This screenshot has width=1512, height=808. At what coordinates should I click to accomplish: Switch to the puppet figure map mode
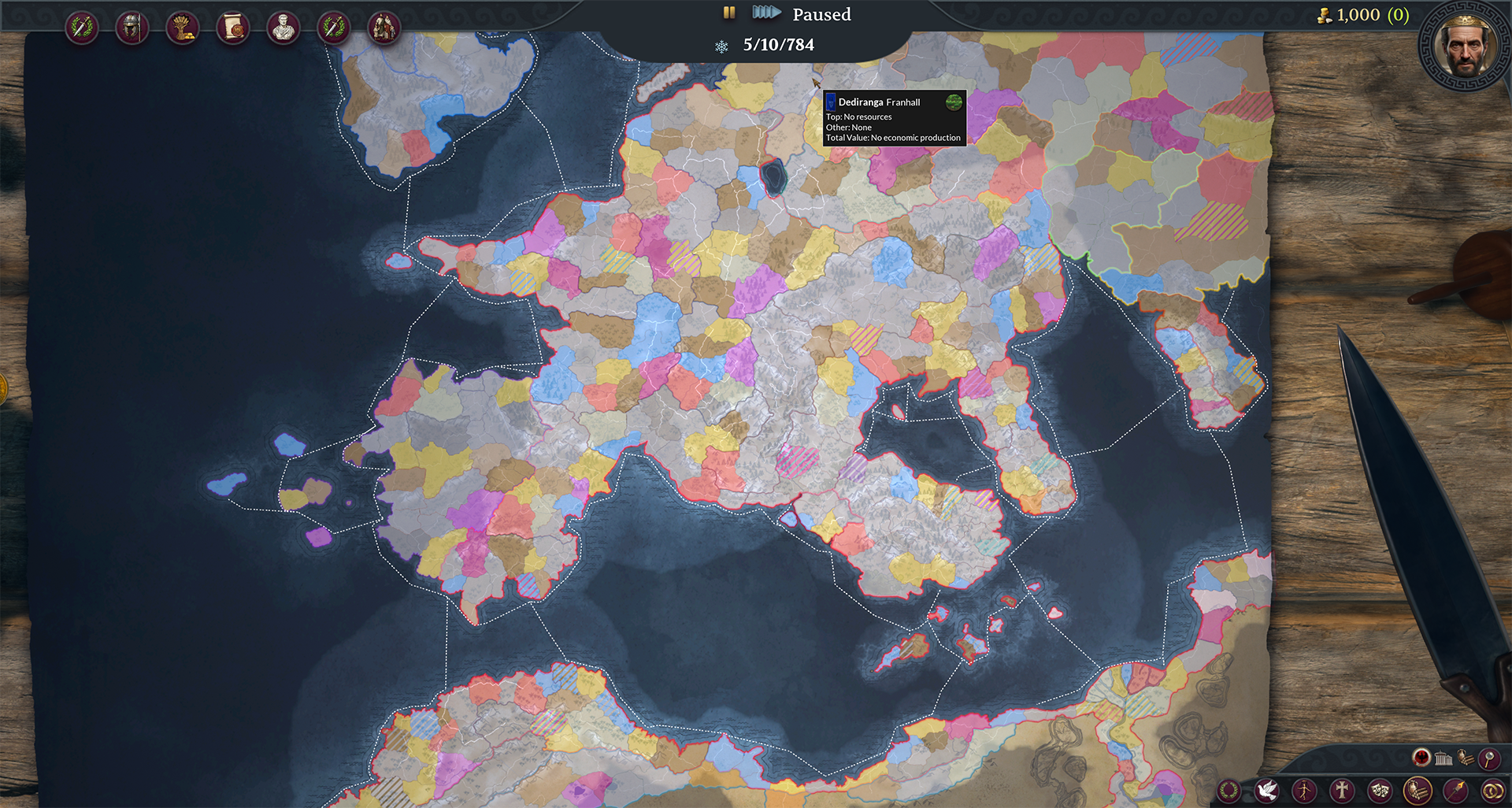tap(1305, 790)
